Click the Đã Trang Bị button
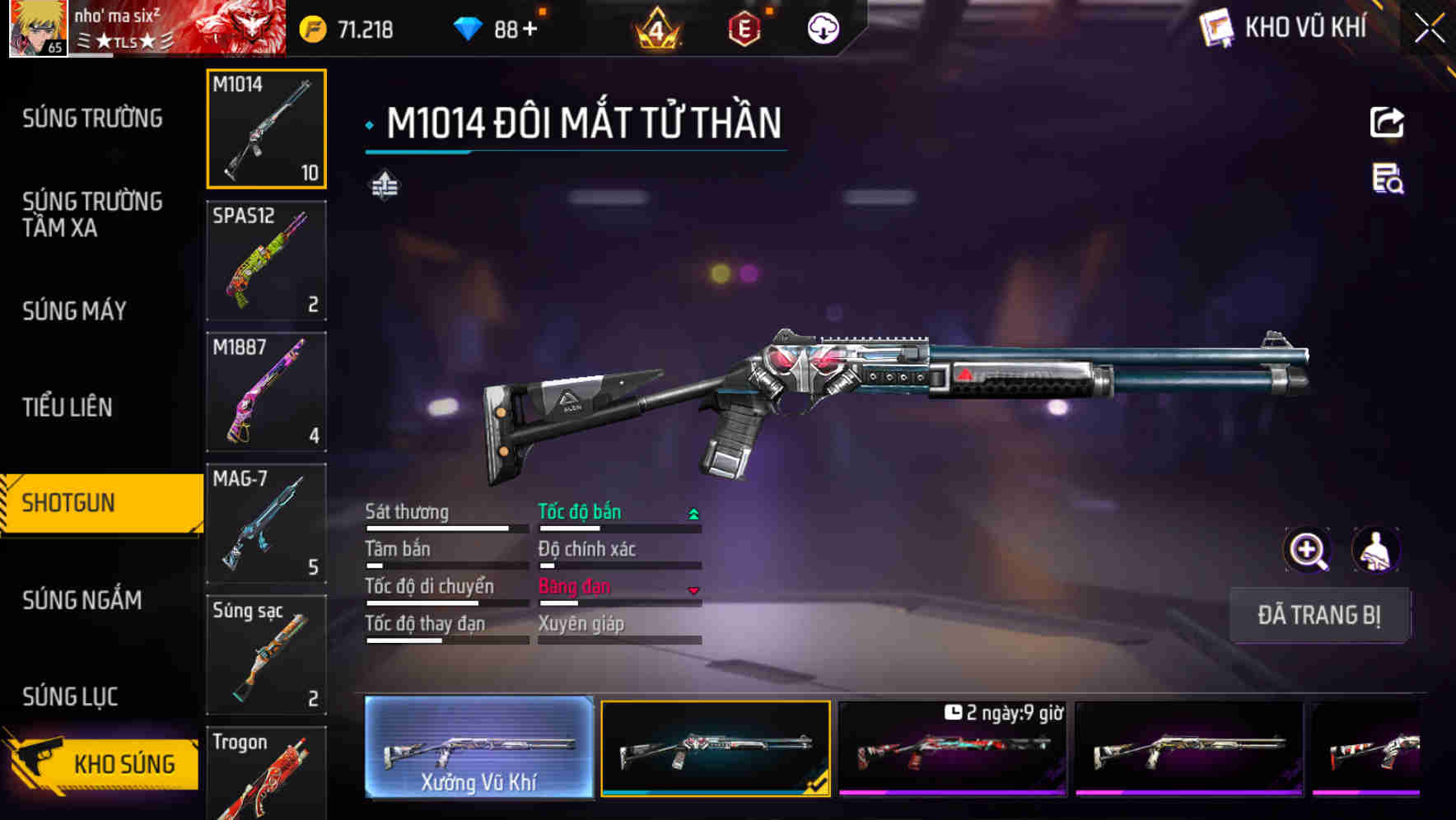 point(1318,615)
